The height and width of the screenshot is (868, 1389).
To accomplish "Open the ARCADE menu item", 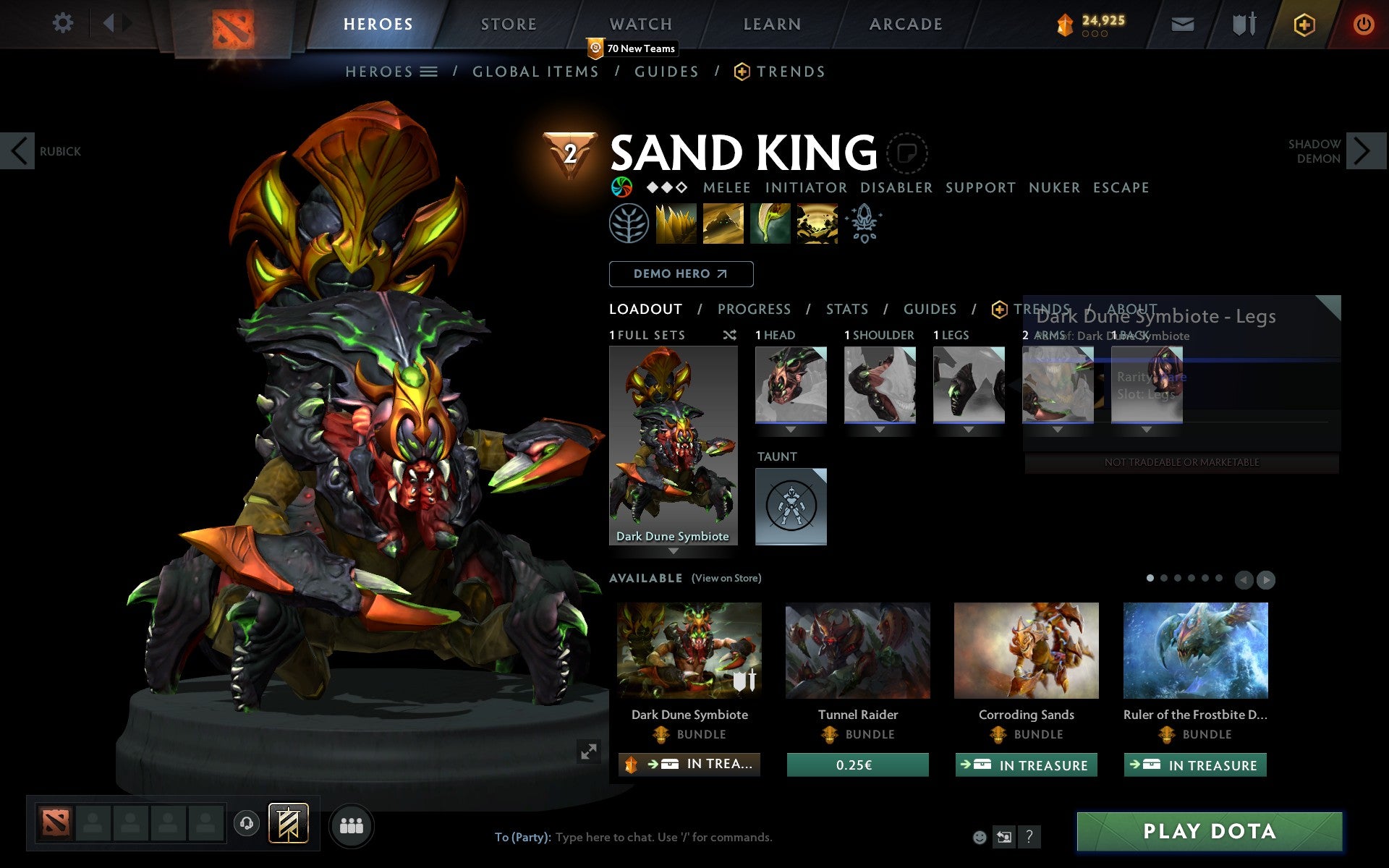I will point(905,23).
